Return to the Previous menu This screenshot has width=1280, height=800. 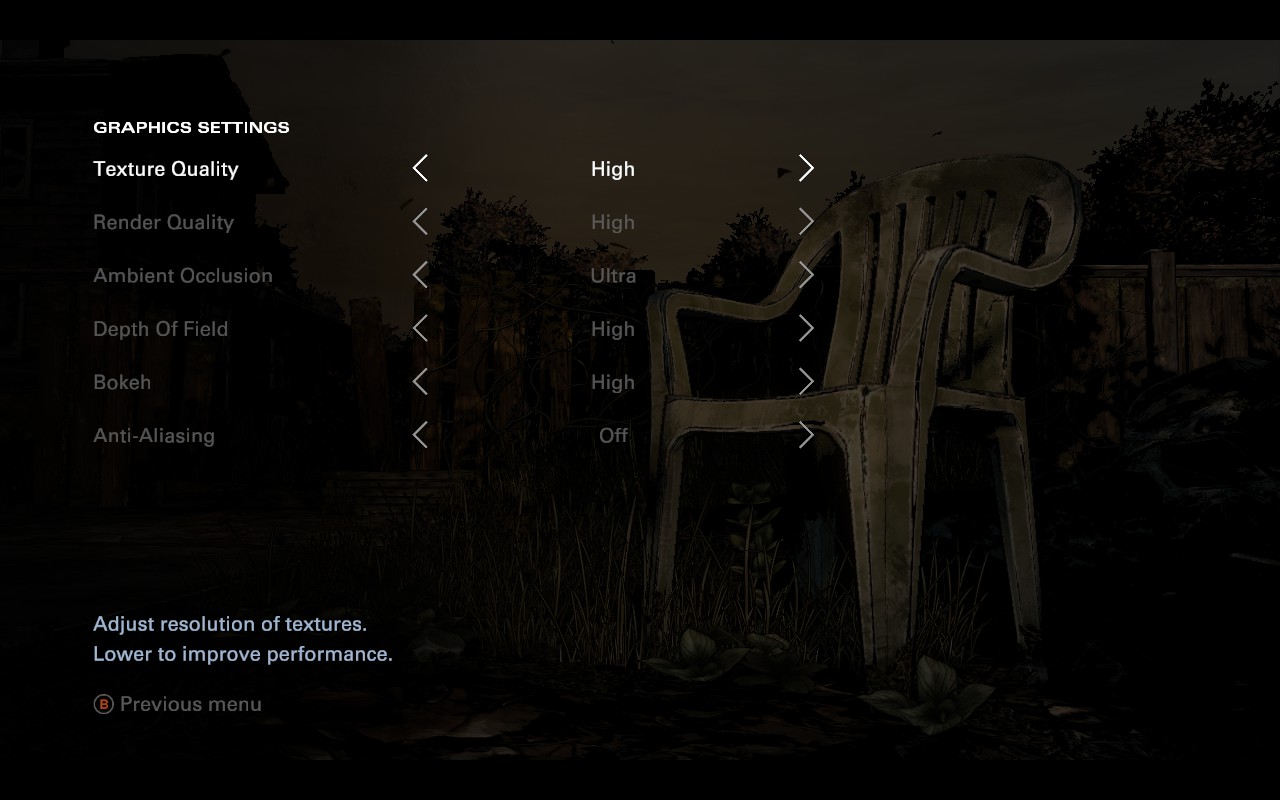click(178, 704)
